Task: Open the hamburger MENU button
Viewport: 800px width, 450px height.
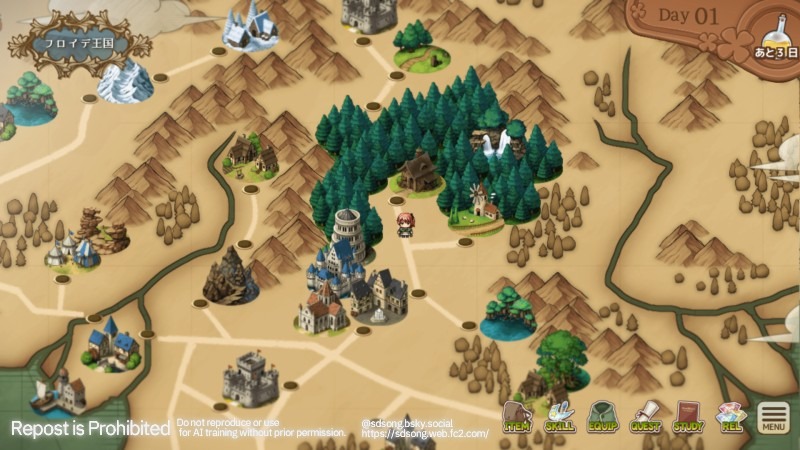Action: click(x=773, y=417)
